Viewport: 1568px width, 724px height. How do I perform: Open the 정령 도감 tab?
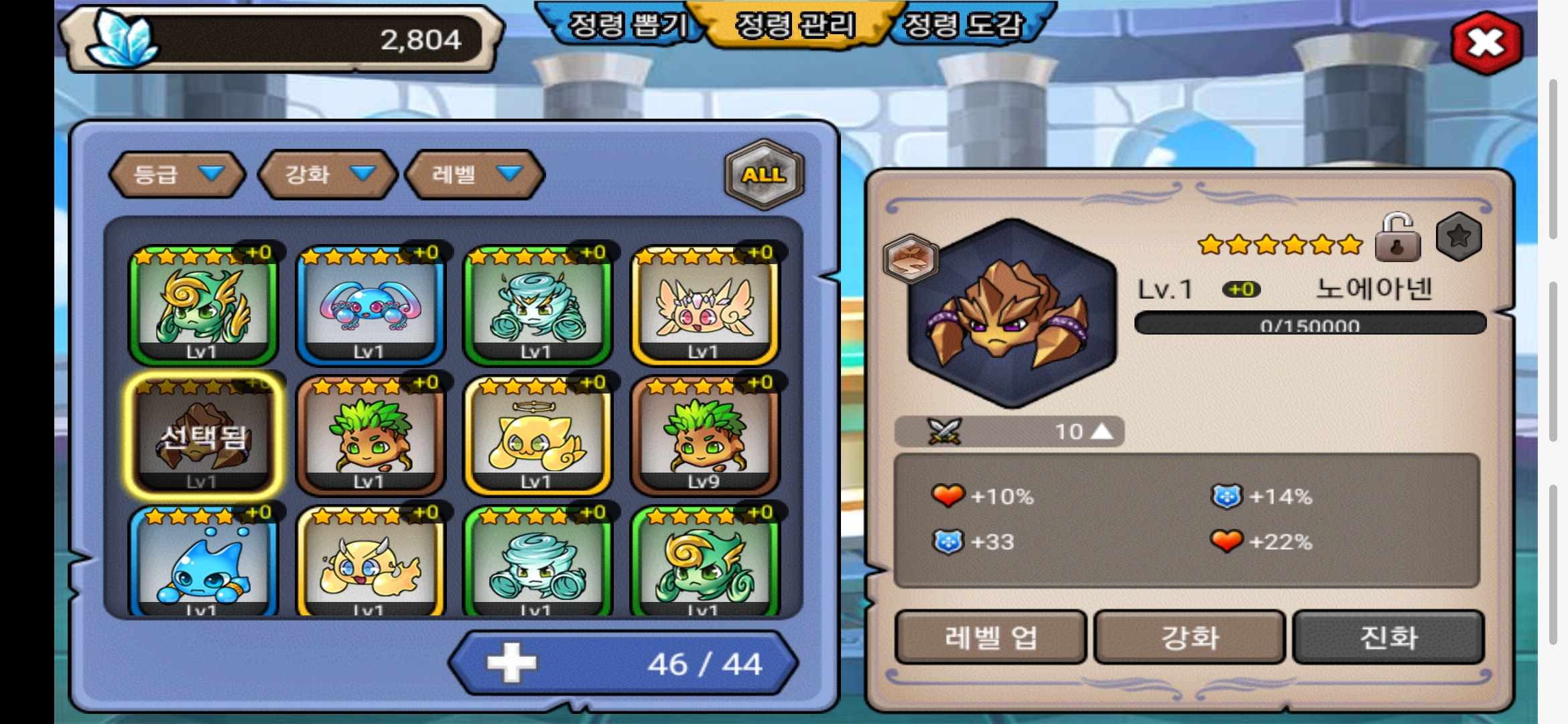(964, 25)
